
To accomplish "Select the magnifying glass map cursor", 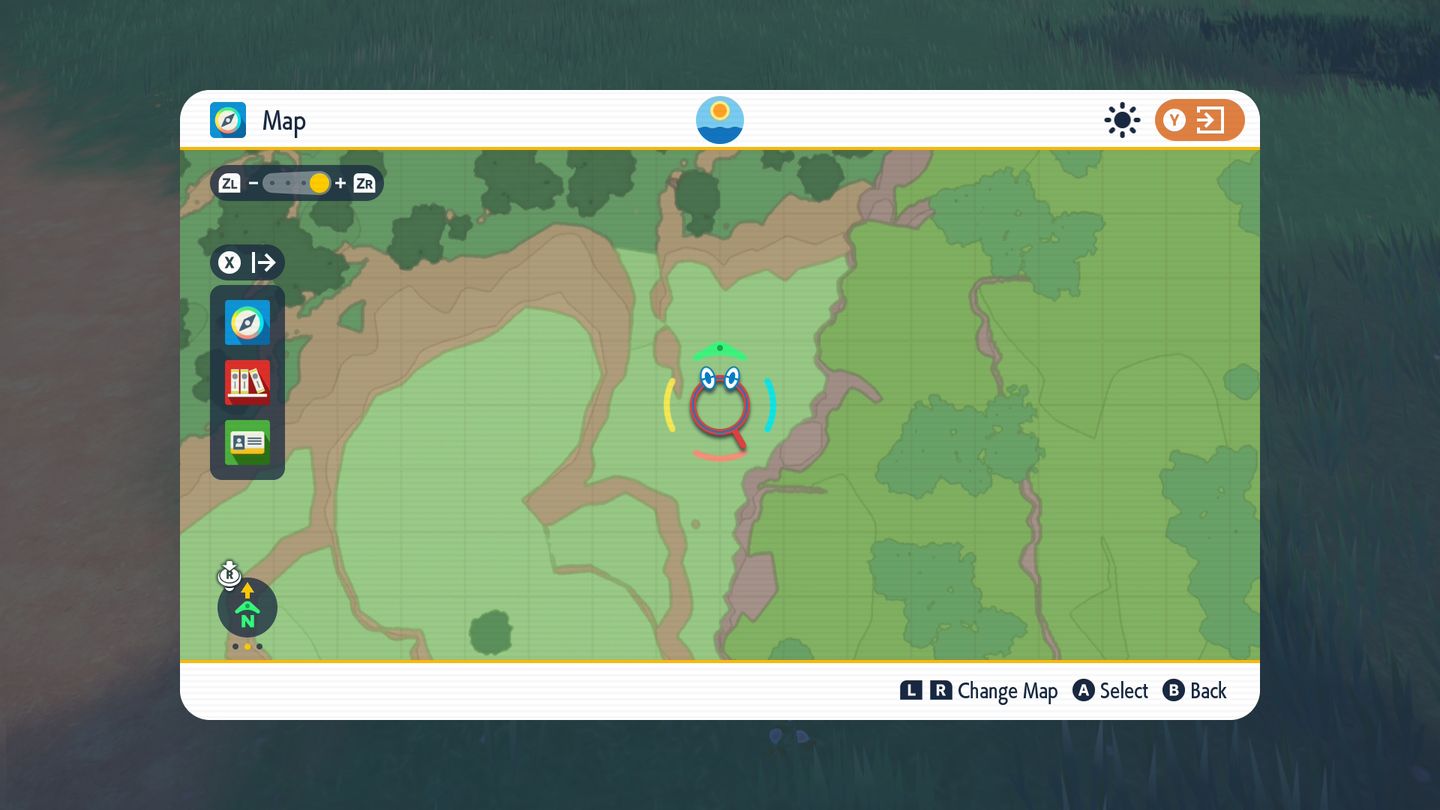I will pyautogui.click(x=720, y=406).
